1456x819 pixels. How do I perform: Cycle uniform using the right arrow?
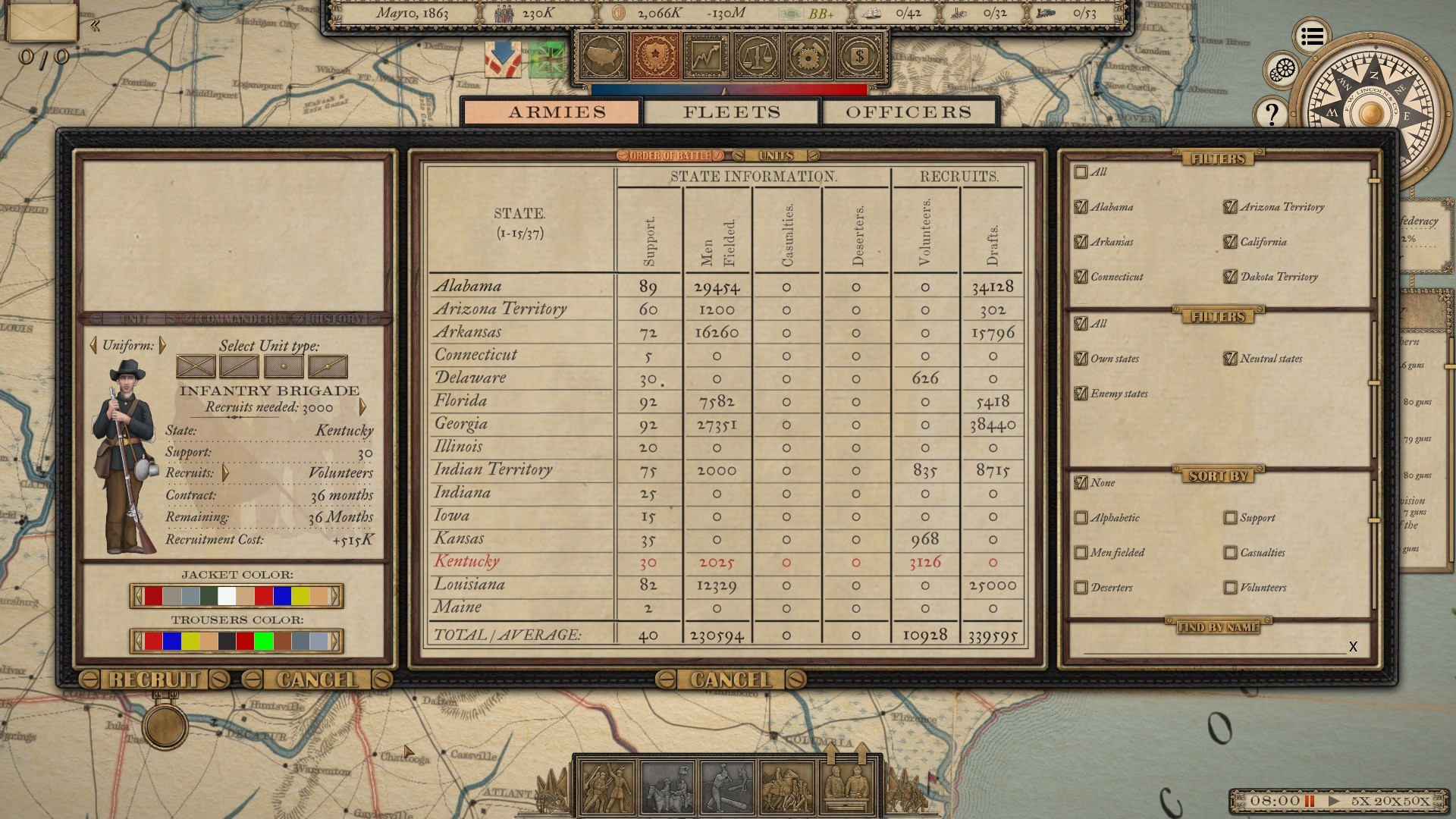tap(163, 347)
